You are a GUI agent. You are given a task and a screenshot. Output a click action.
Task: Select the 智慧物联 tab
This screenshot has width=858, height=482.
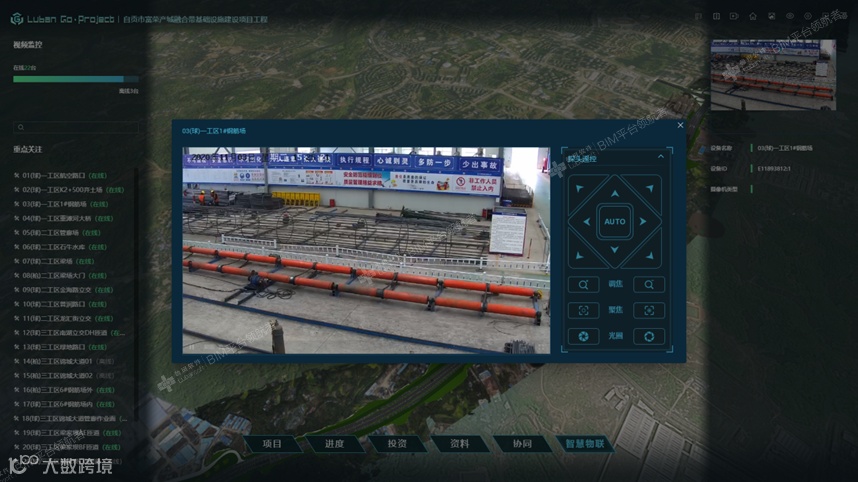585,443
